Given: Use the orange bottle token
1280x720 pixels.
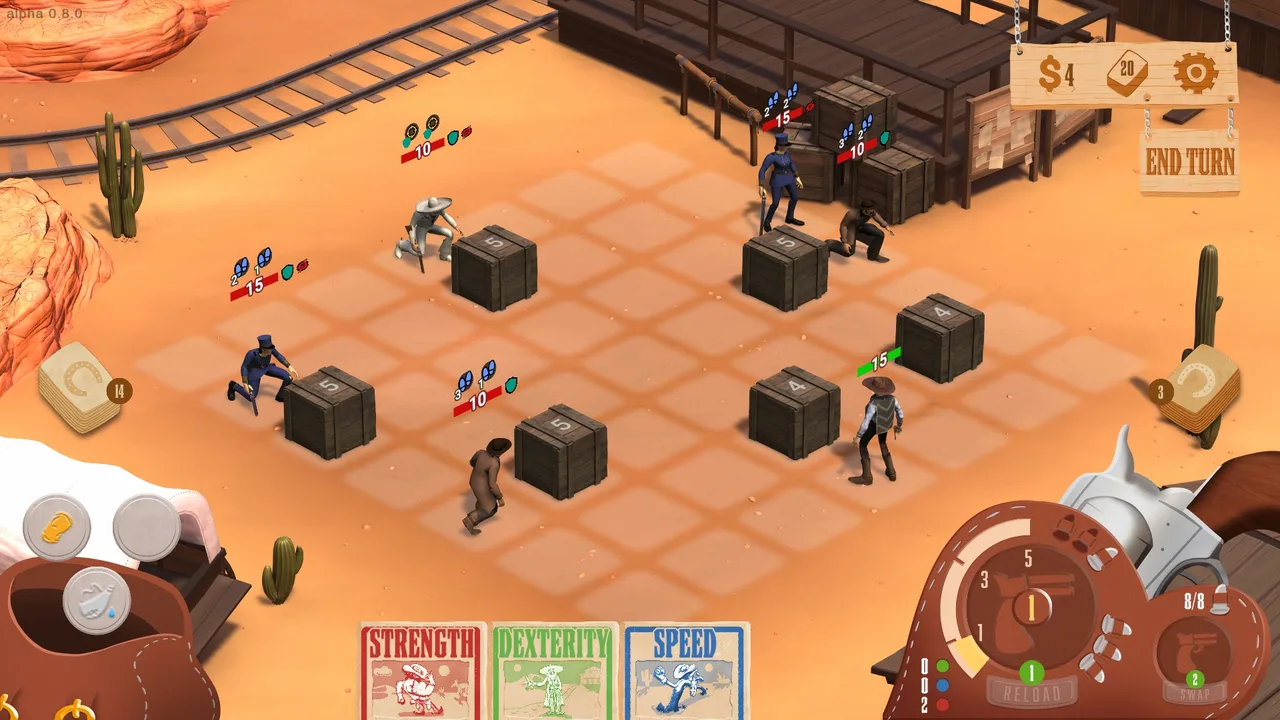Looking at the screenshot, I should 57,527.
